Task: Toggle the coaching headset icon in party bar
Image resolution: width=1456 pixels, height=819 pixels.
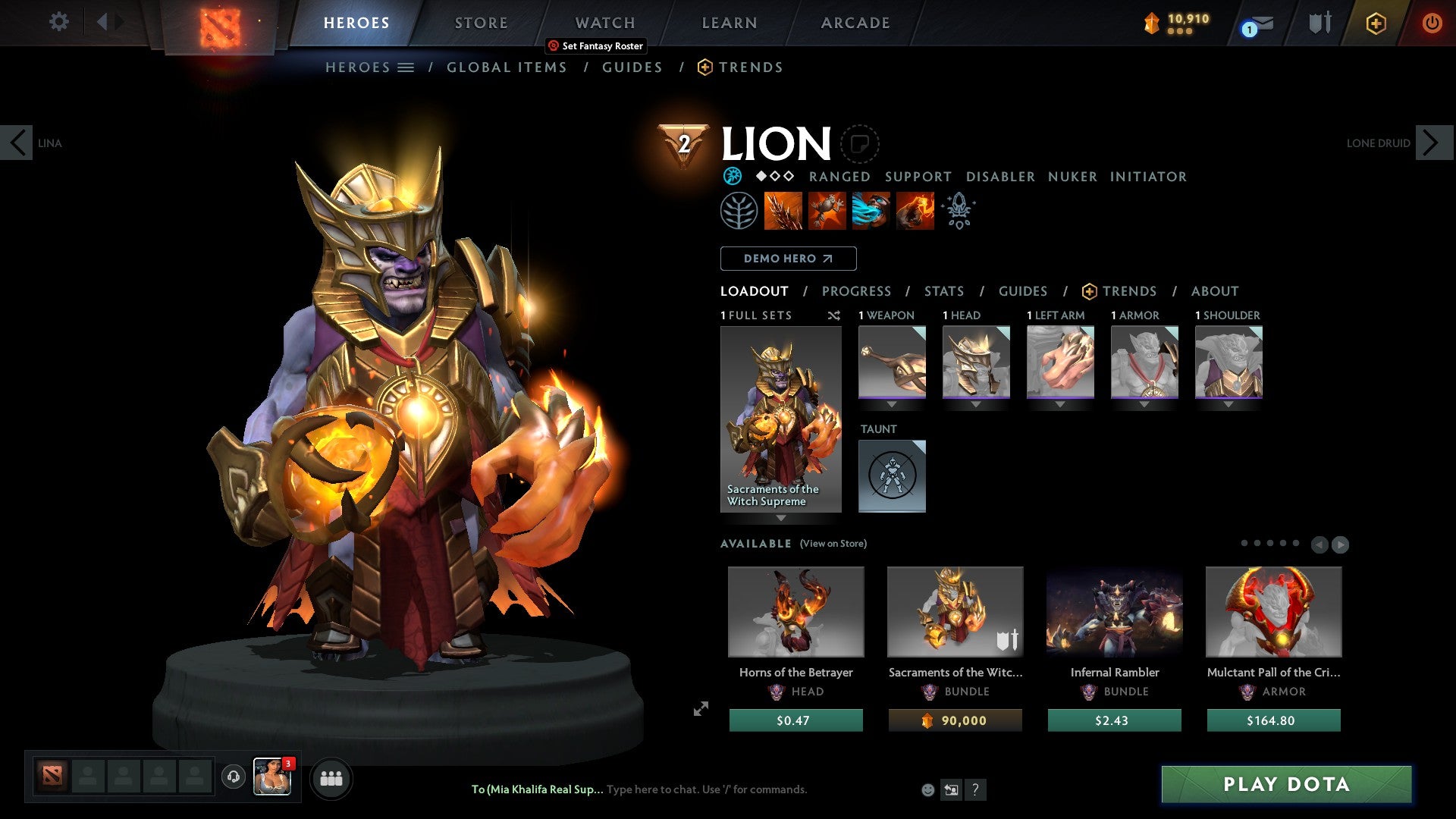Action: click(x=233, y=777)
